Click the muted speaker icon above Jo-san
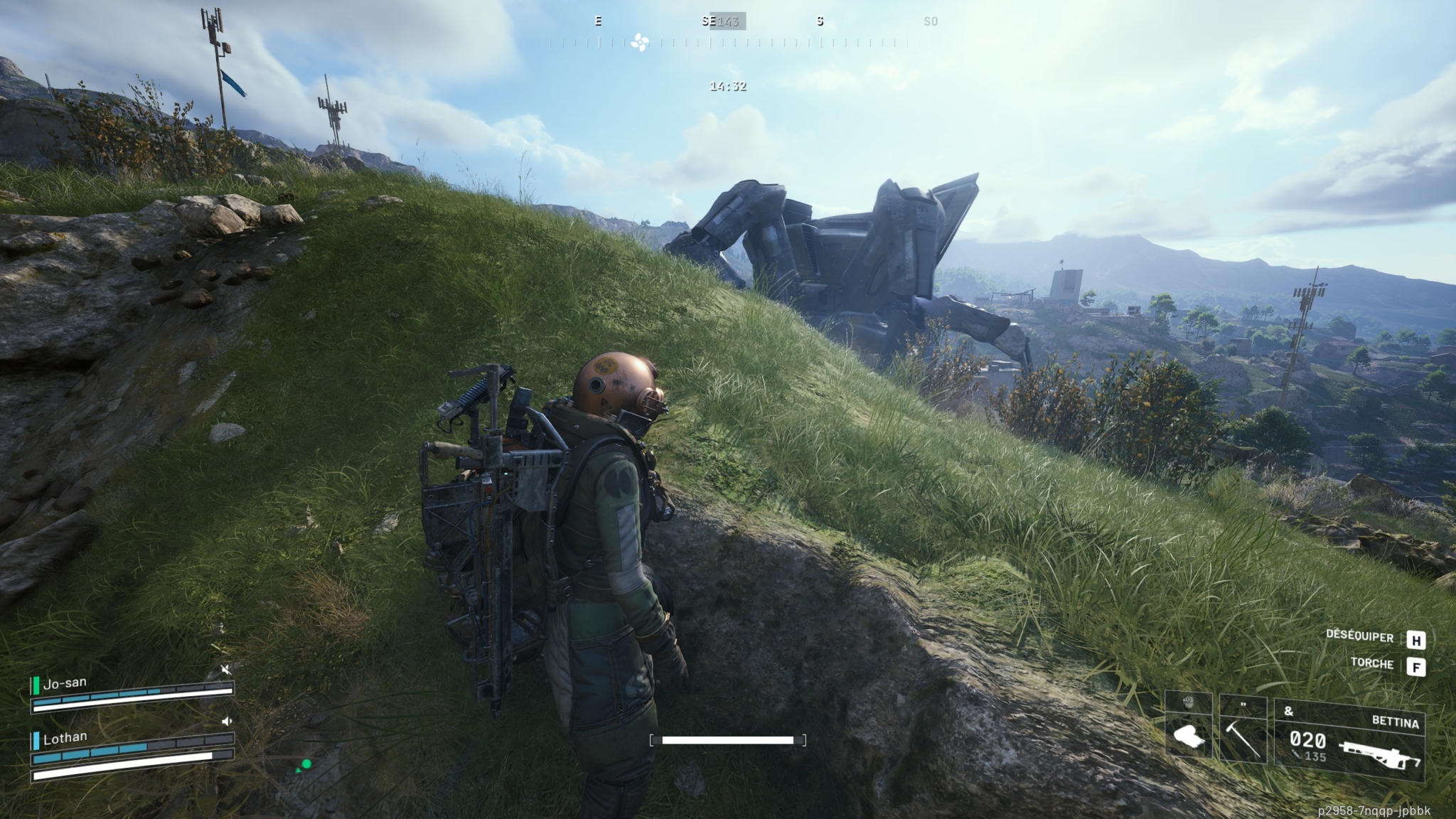 click(226, 670)
